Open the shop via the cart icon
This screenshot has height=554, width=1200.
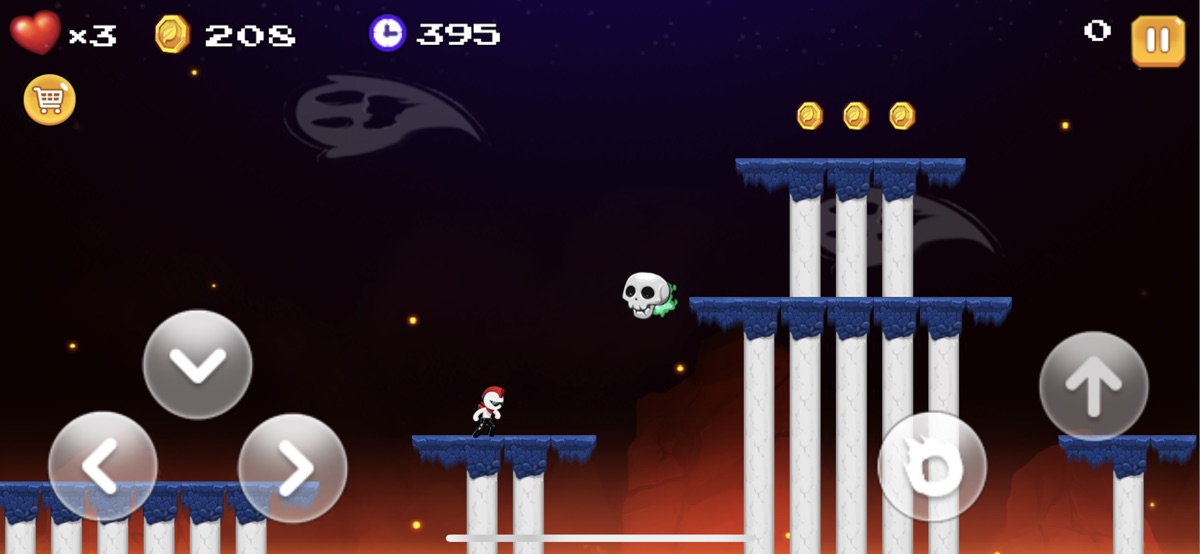coord(50,100)
